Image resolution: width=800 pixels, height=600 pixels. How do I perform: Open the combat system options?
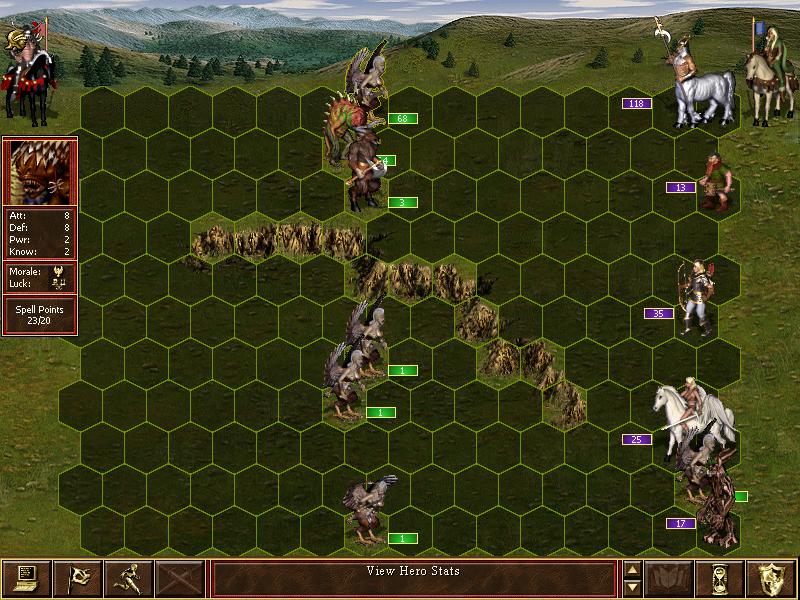tap(27, 577)
